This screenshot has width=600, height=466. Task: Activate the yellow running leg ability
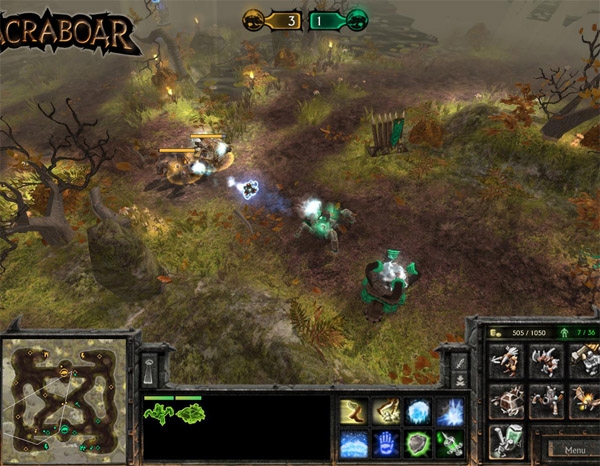click(x=352, y=411)
